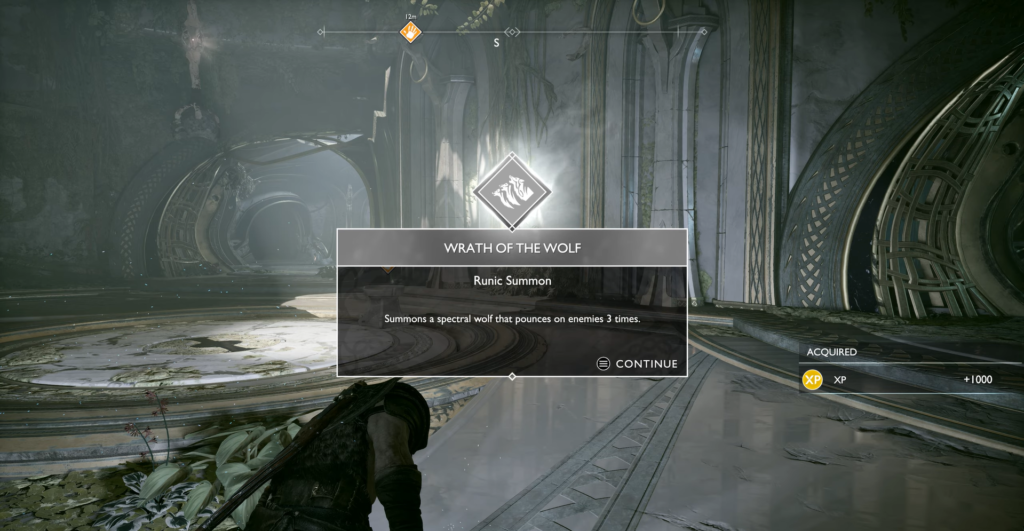Click the XP coin icon in Acquired

pyautogui.click(x=812, y=380)
